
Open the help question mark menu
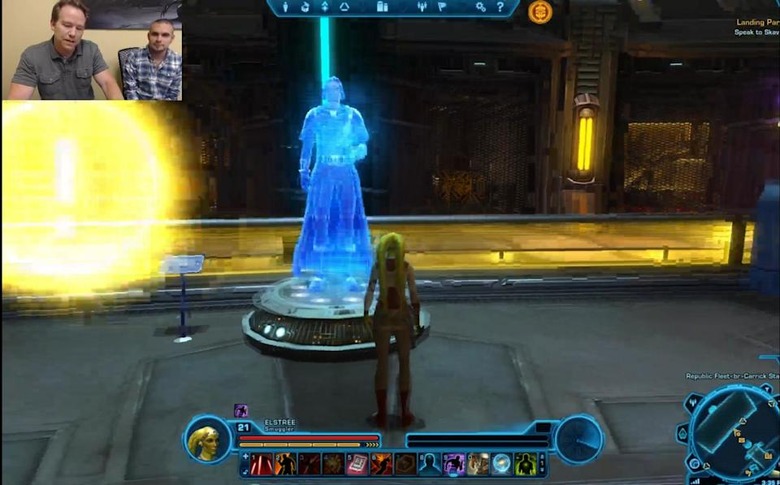500,7
